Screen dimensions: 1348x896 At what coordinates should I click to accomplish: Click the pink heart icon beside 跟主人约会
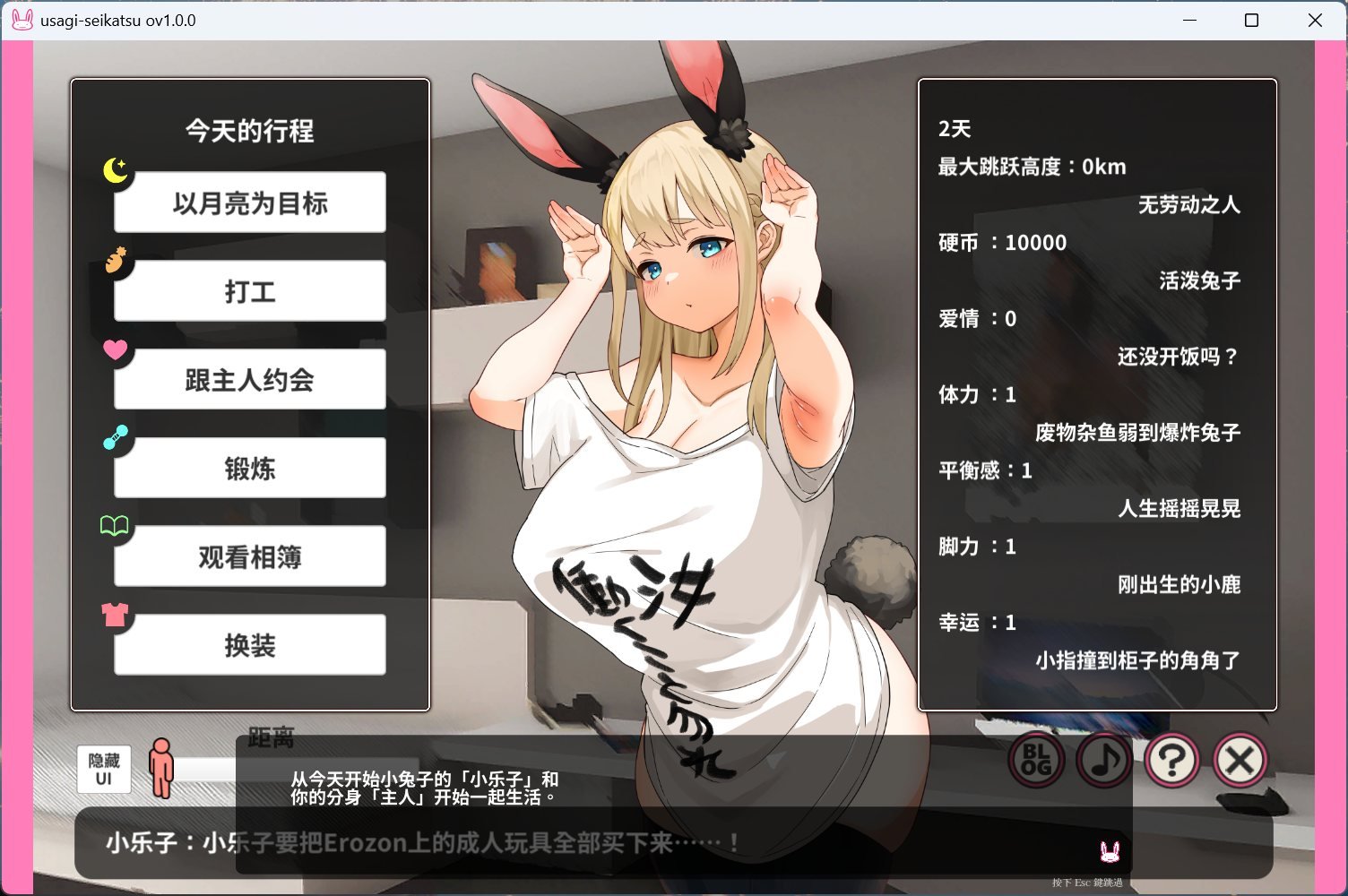115,350
